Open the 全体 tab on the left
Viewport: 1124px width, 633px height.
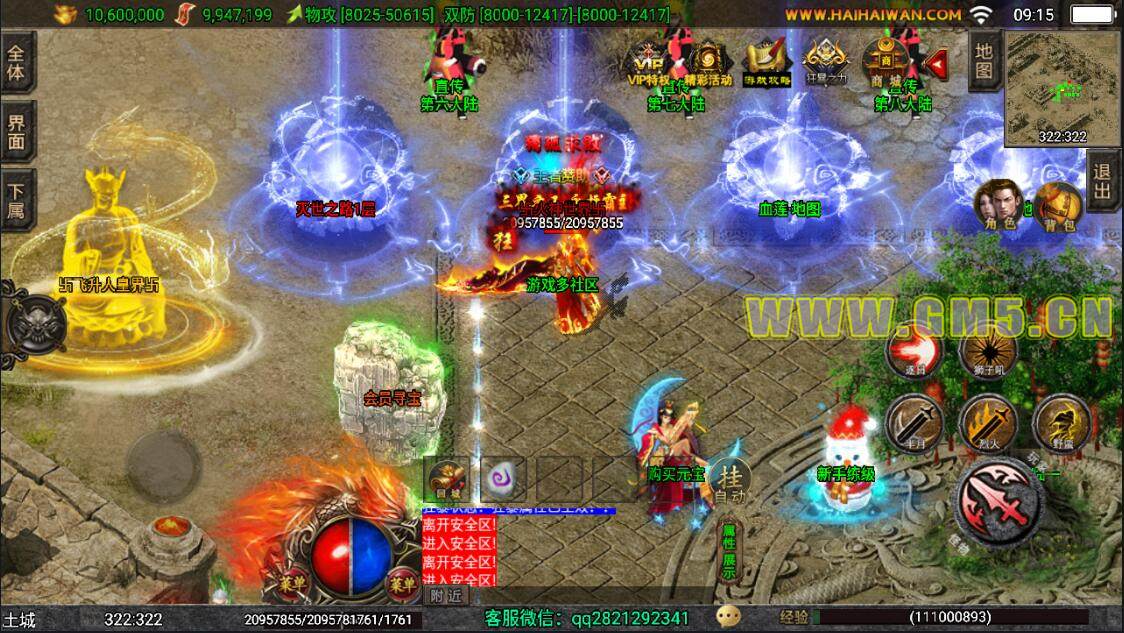[x=17, y=62]
